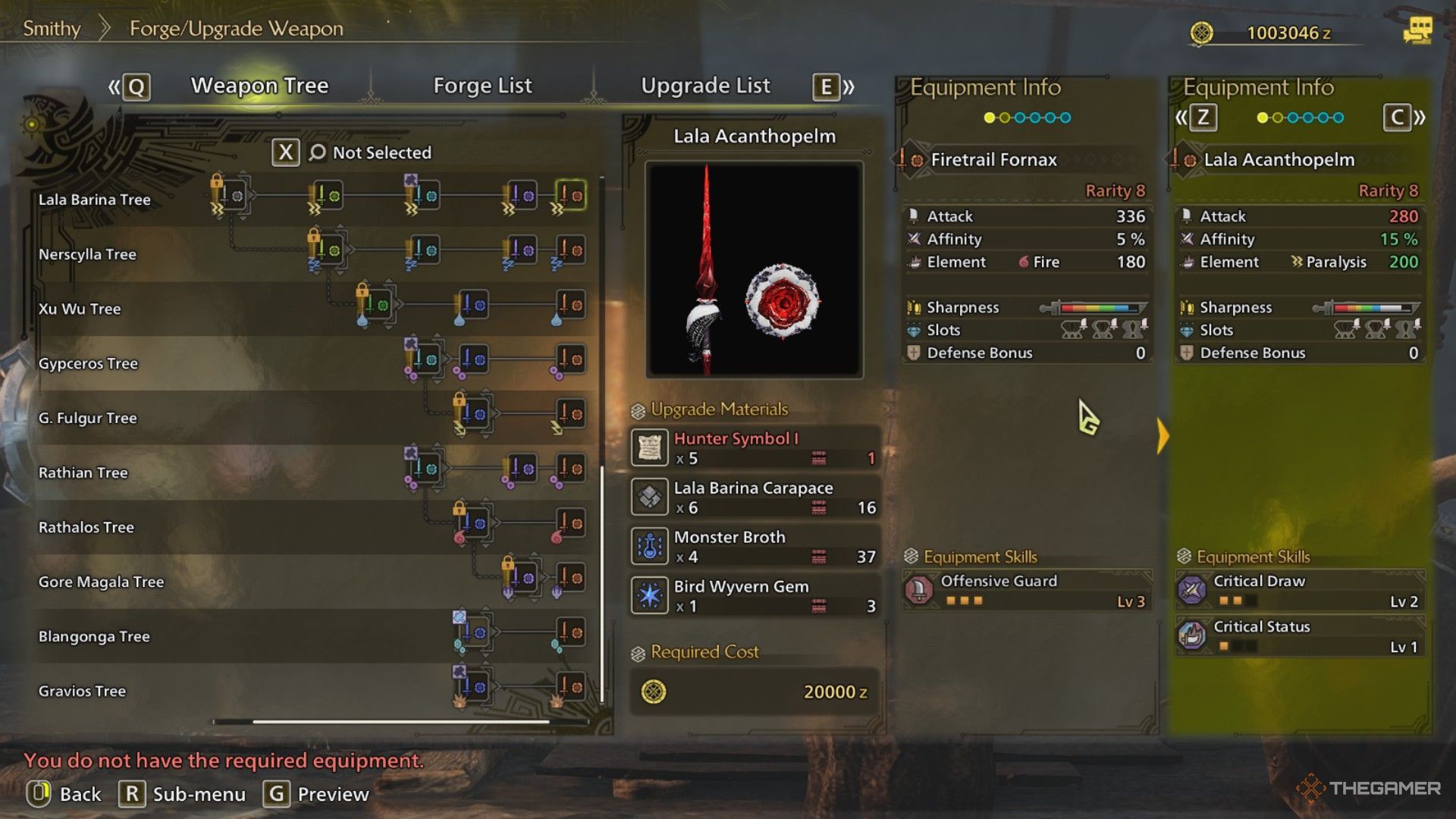Choose the Gravios Tree row
This screenshot has height=819, width=1456.
pyautogui.click(x=82, y=691)
